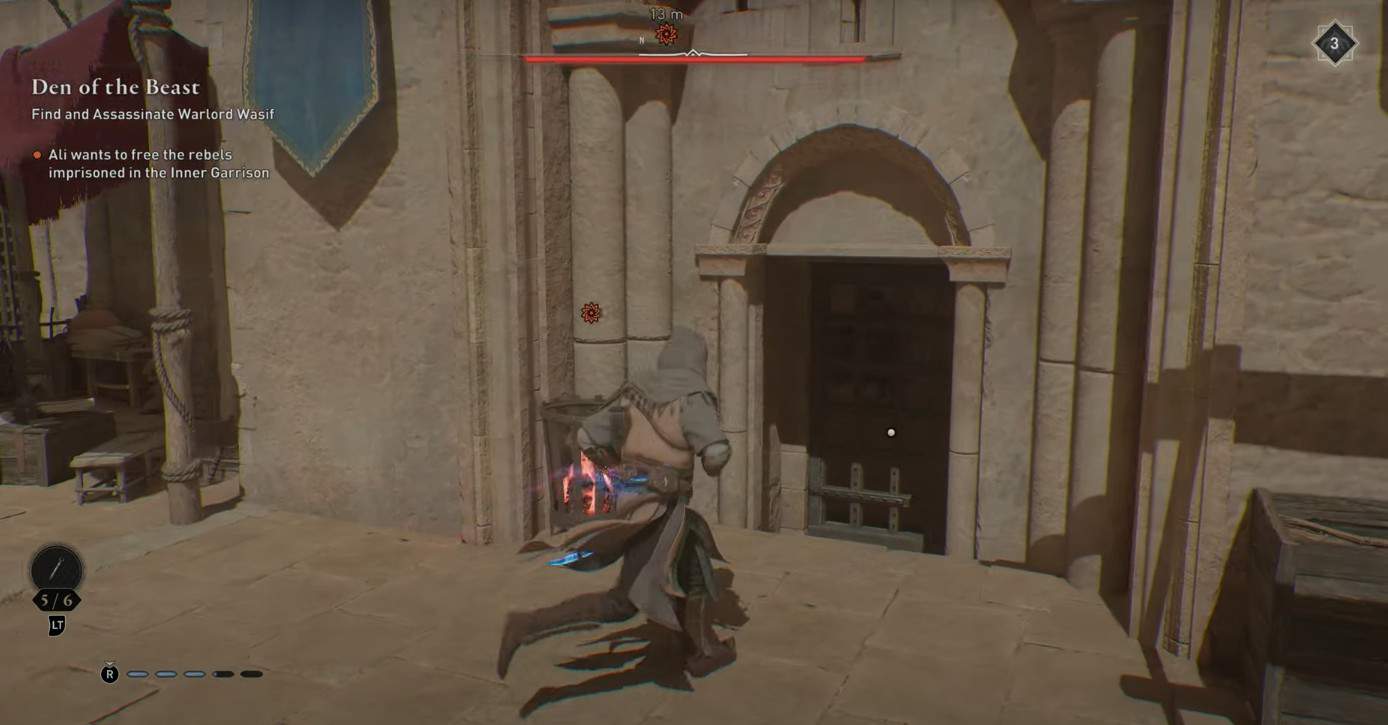
Task: Toggle the first filled focus chunk pip
Action: 139,674
